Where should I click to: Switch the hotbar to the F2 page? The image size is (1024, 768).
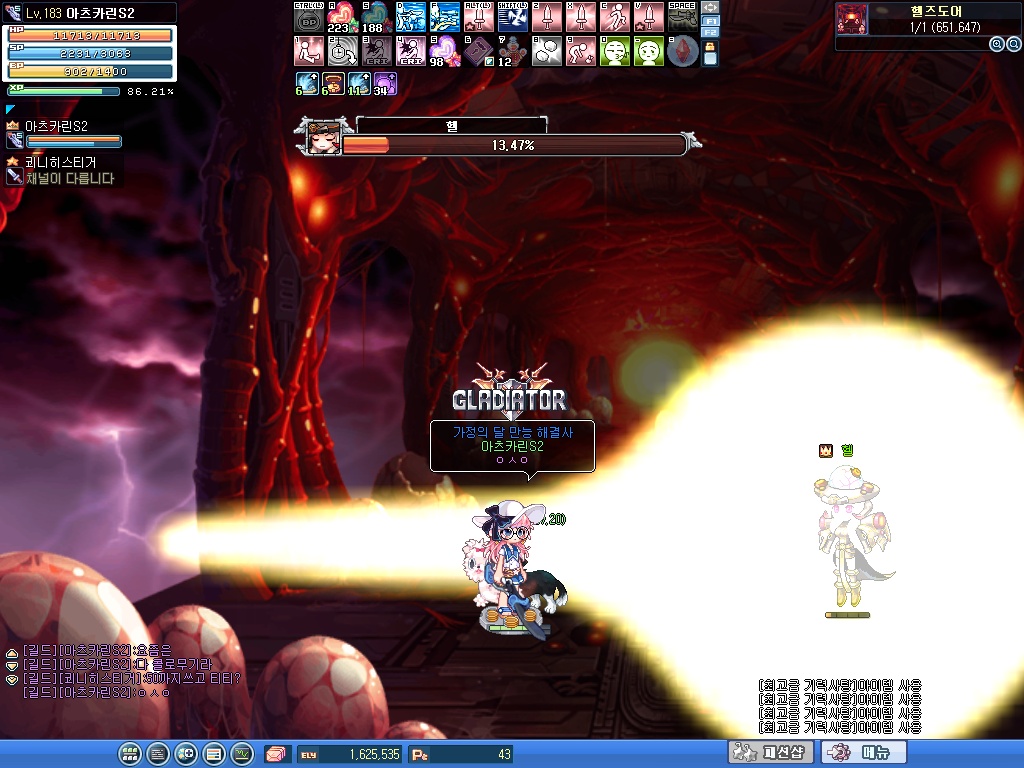click(711, 33)
